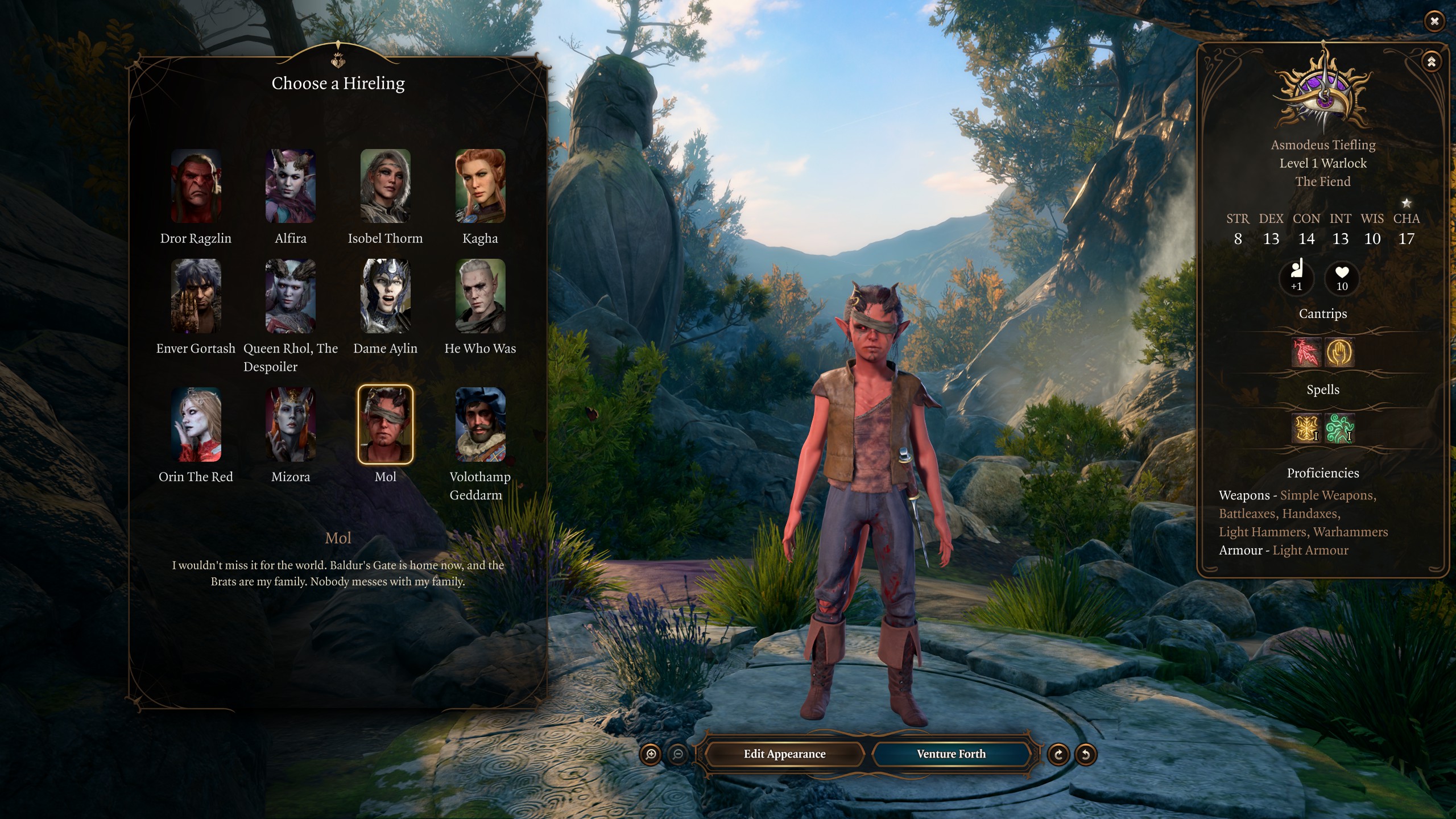The height and width of the screenshot is (819, 1456).
Task: Choose the He Who Was portrait
Action: [480, 296]
